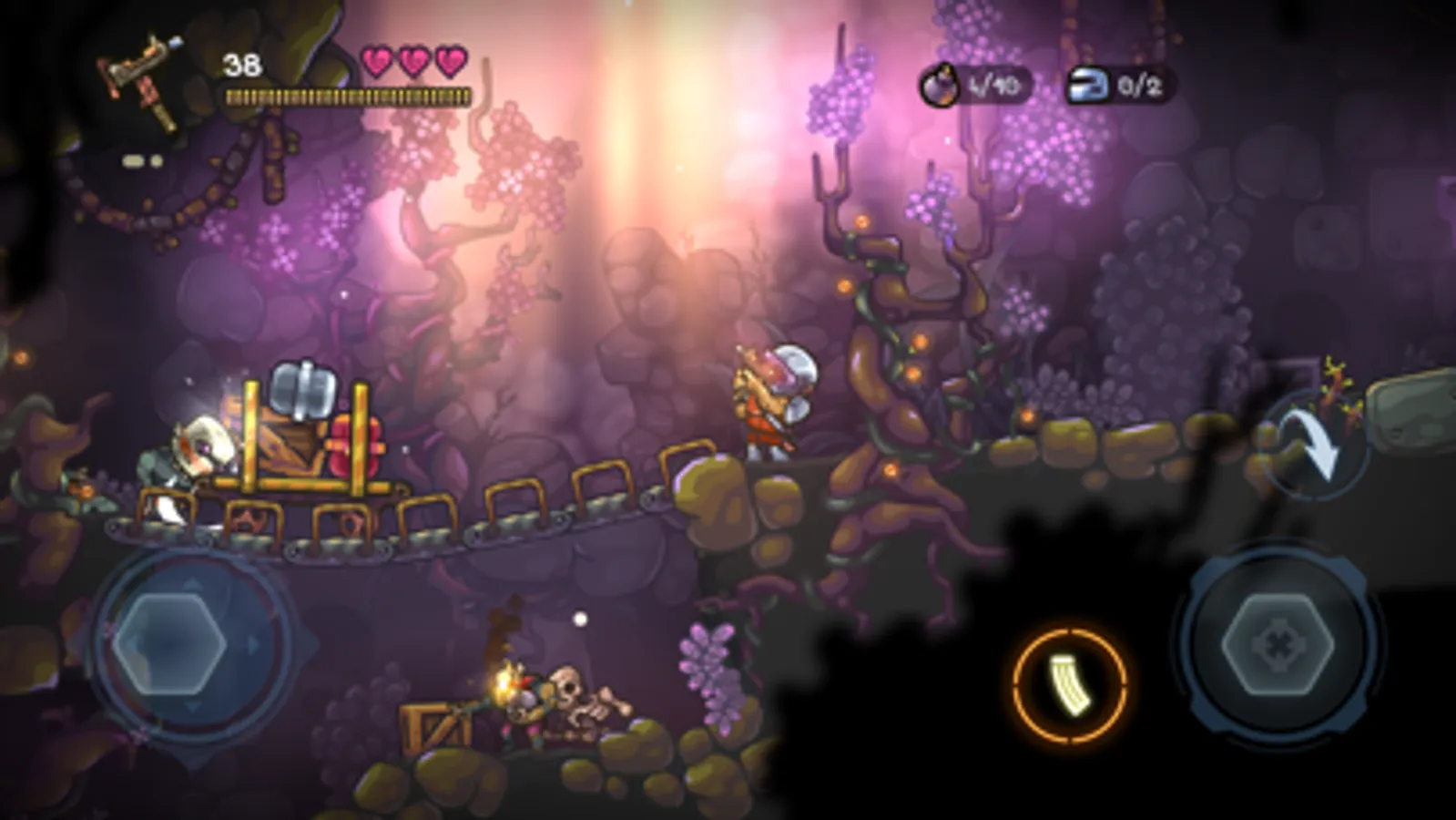The width and height of the screenshot is (1456, 820).
Task: Tap the hook item icon showing 0/2
Action: point(1088,85)
